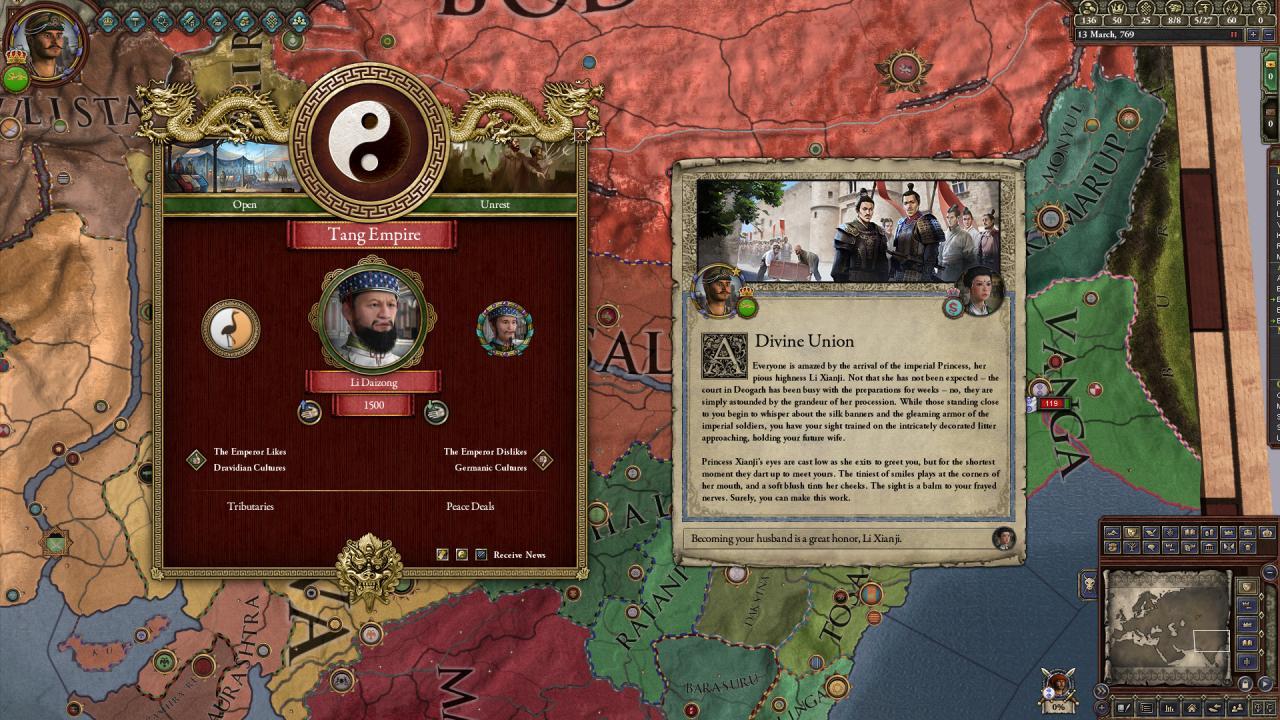Viewport: 1280px width, 720px height.
Task: Switch to the Unrest tab
Action: pyautogui.click(x=495, y=205)
